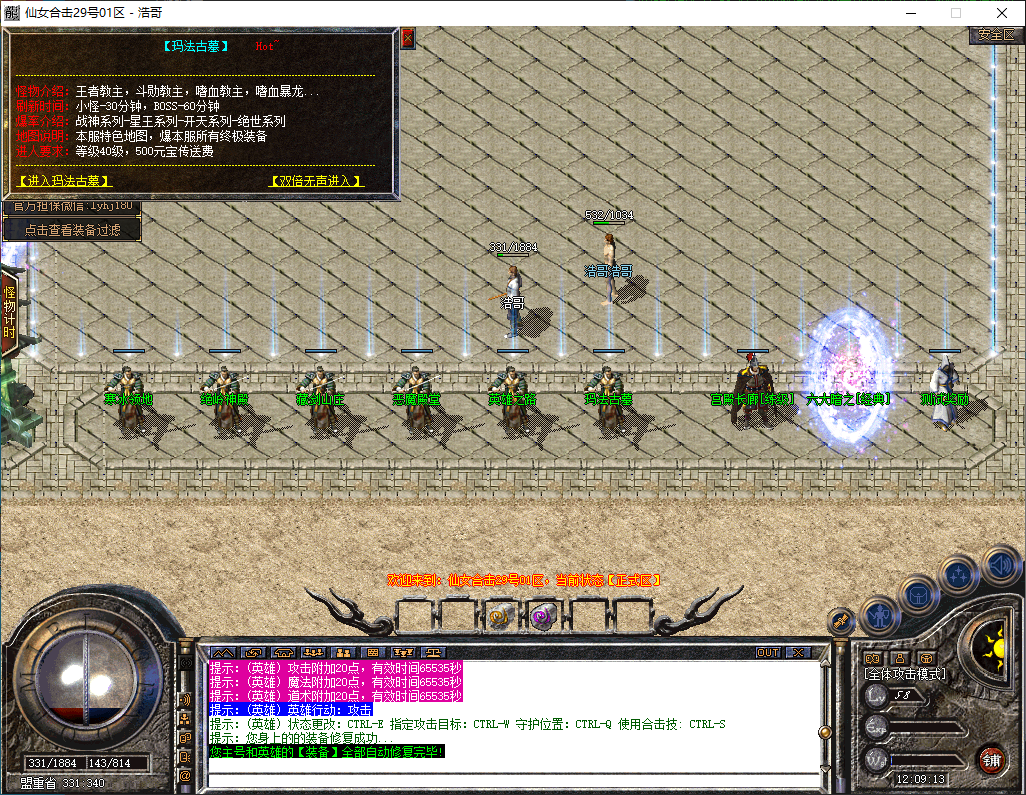
Task: Click the @ icon beside the chat
Action: pos(185,775)
